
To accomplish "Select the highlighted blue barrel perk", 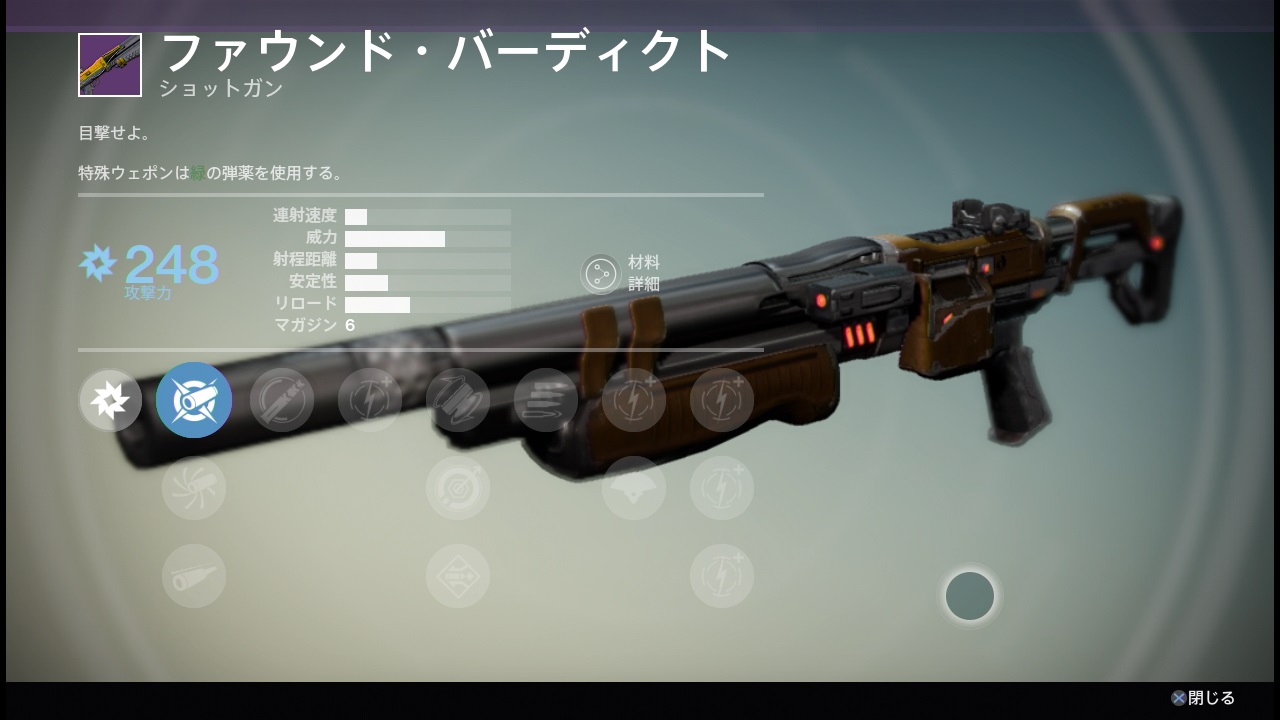I will [194, 400].
